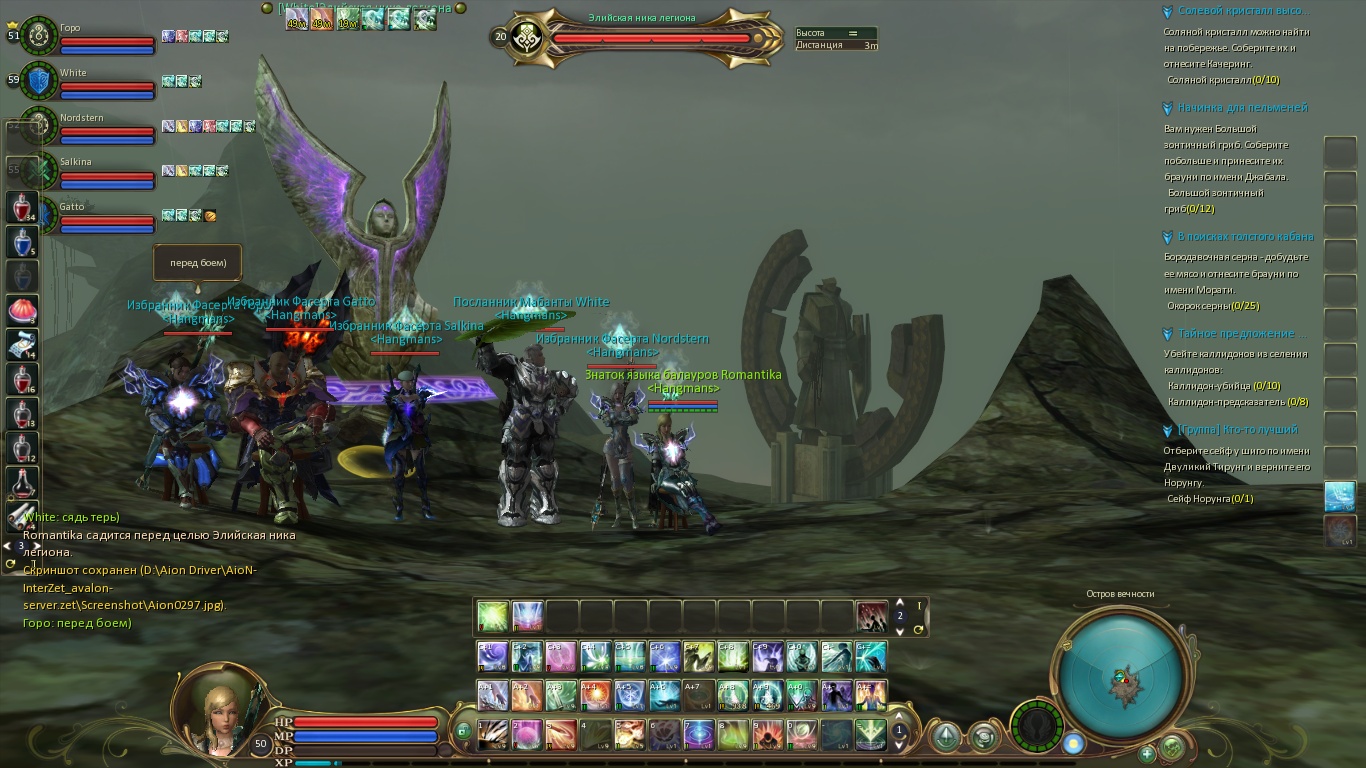This screenshot has height=768, width=1366.
Task: Select party member Горо's portrait
Action: (40, 35)
